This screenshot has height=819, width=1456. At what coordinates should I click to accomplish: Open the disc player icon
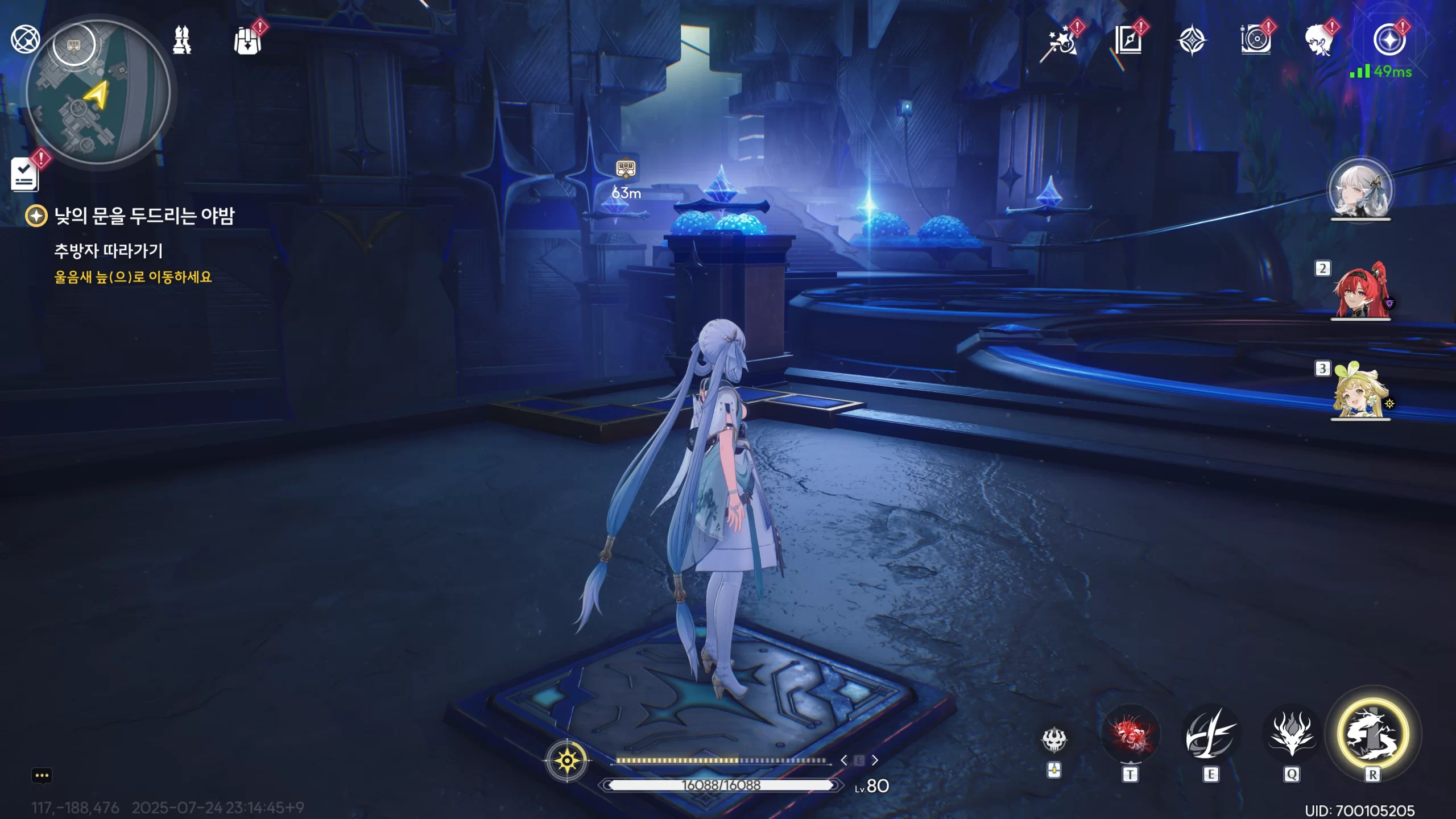(1256, 40)
